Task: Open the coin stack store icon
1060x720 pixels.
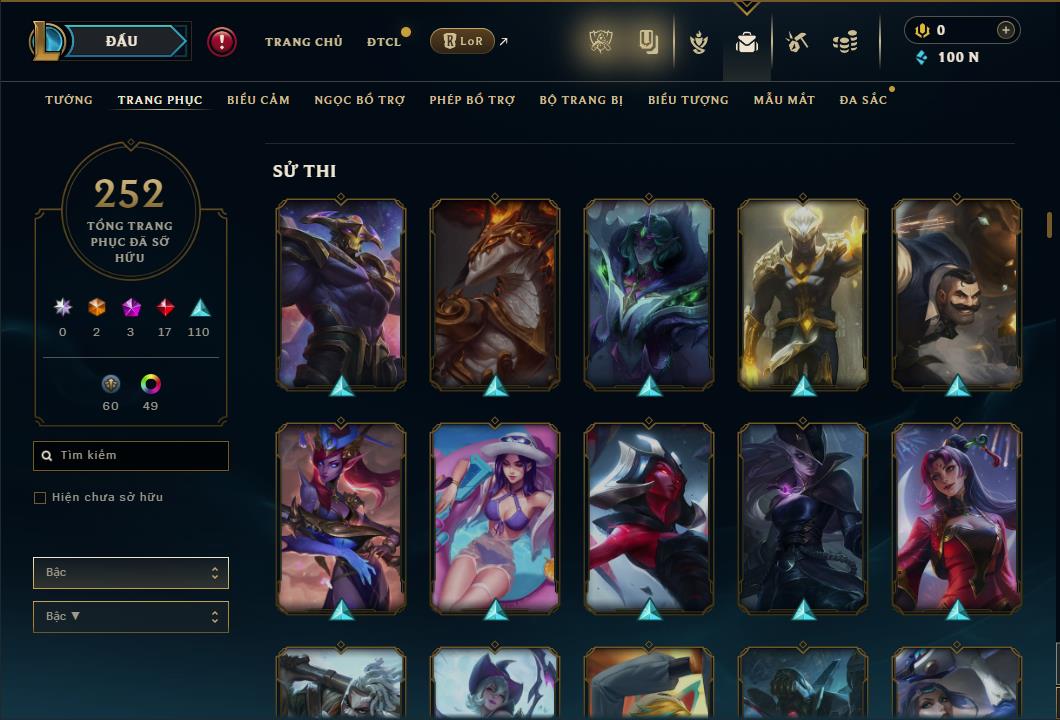Action: click(x=845, y=42)
